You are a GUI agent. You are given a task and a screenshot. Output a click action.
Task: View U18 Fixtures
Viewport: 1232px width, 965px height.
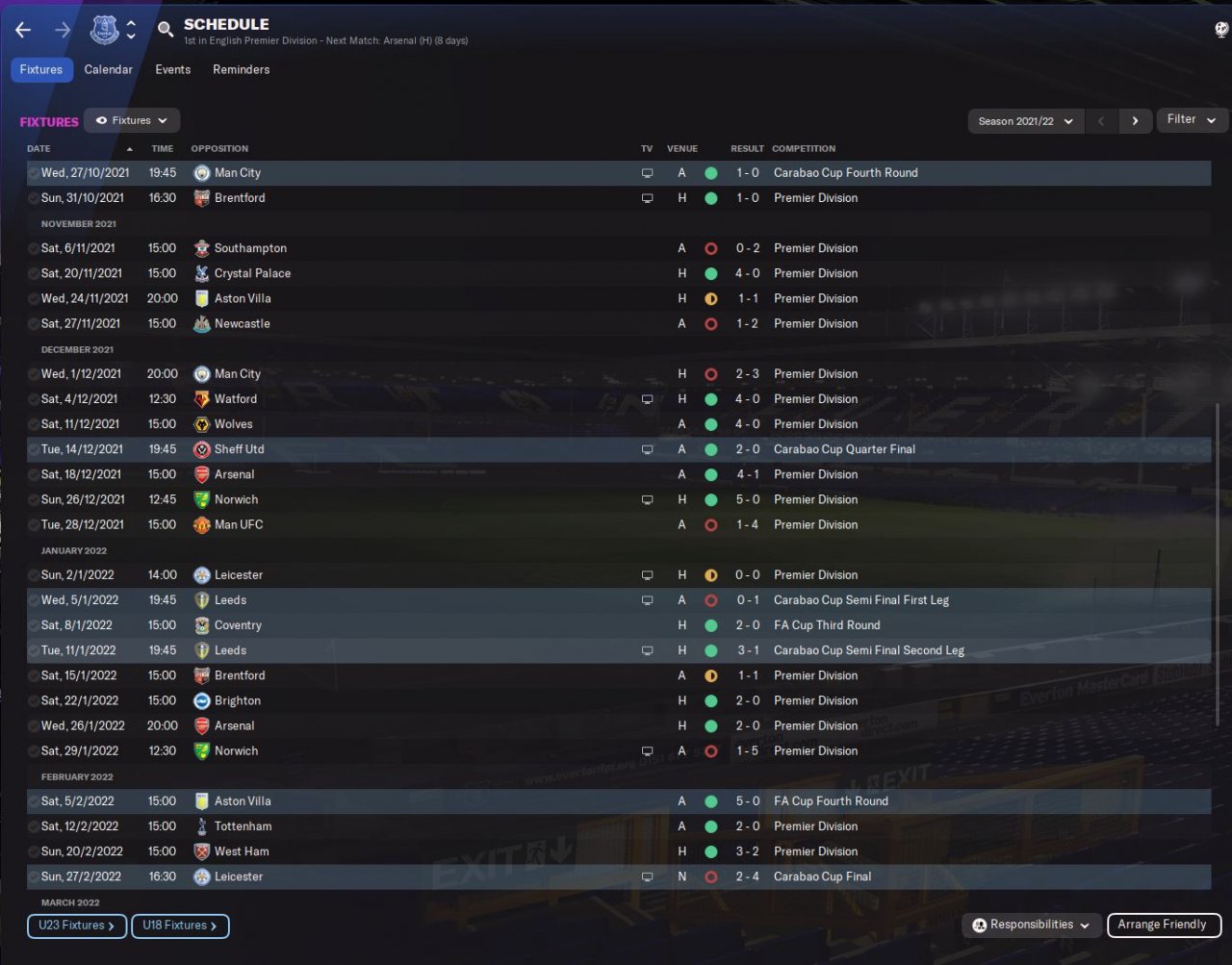coord(180,926)
